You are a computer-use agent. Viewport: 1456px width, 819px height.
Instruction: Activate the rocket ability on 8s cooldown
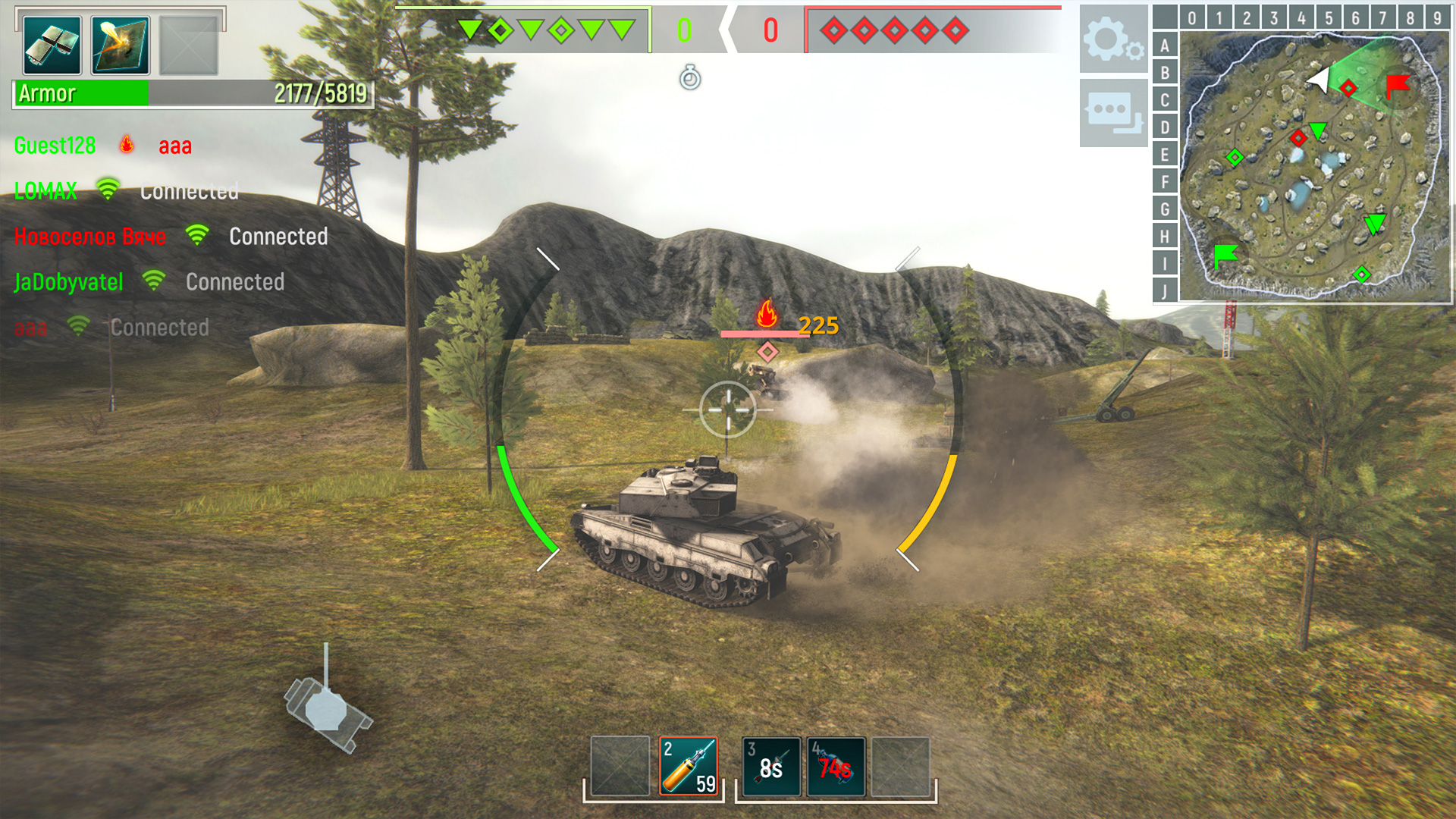(x=771, y=766)
